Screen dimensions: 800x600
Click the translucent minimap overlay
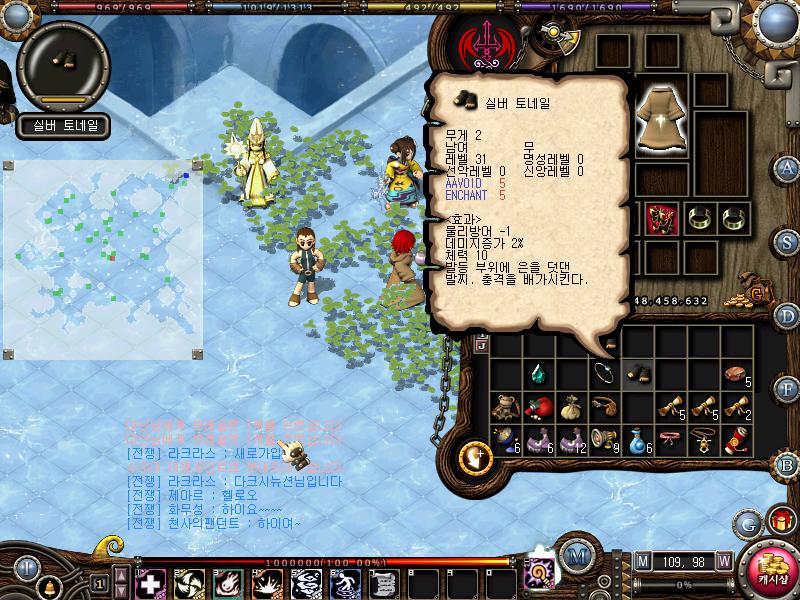tap(102, 247)
